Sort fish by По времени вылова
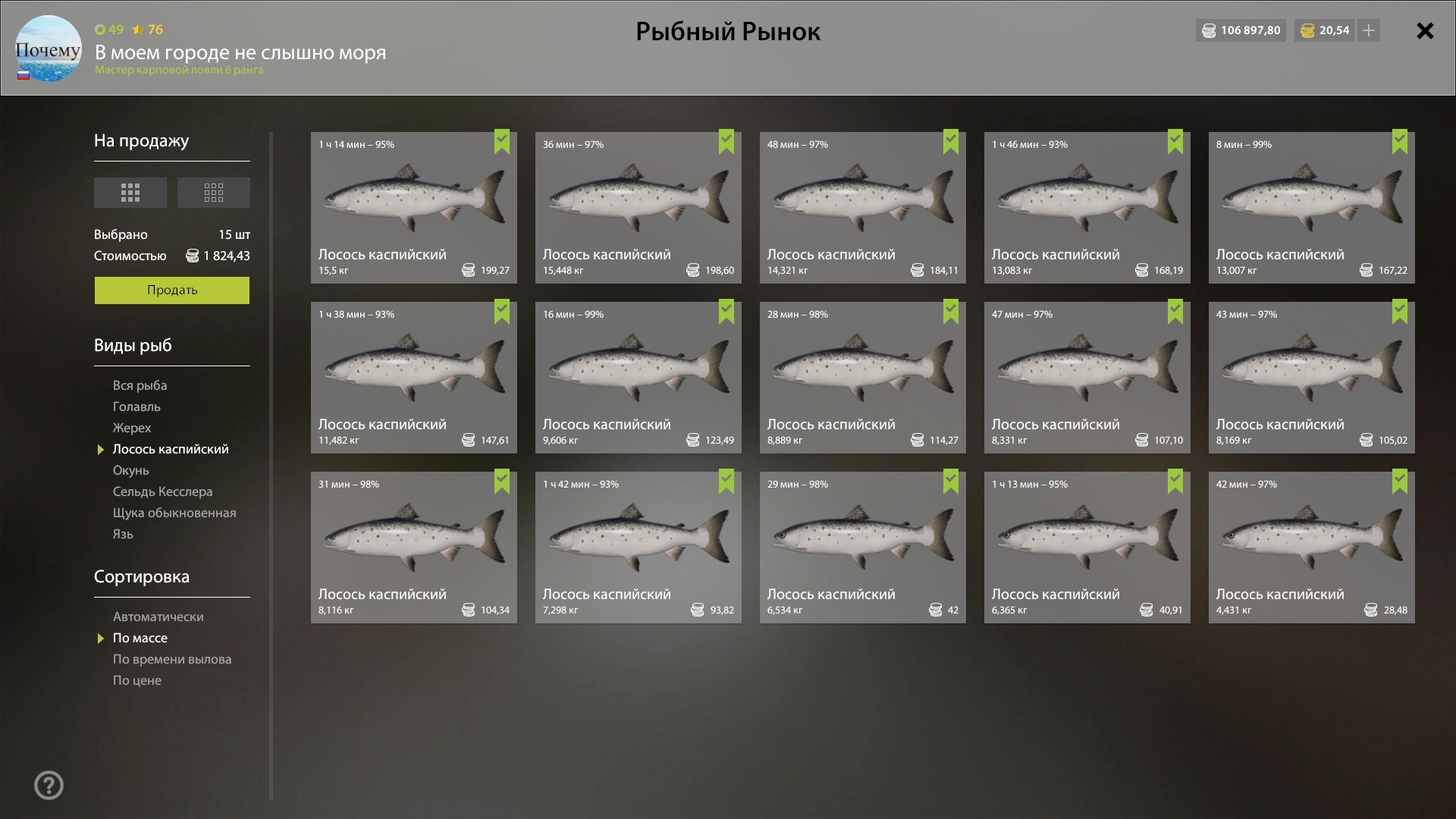 tap(172, 659)
